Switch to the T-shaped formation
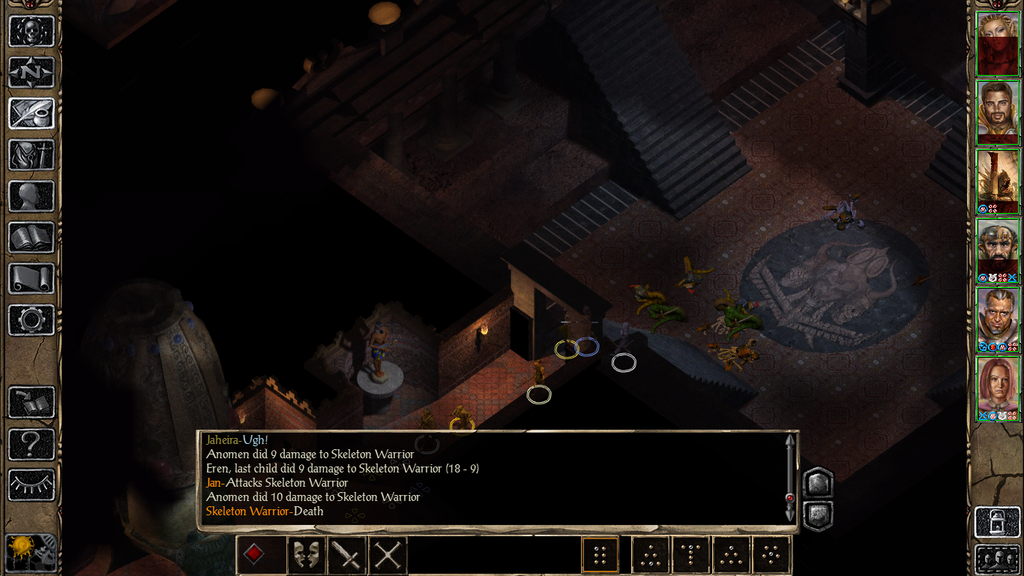The image size is (1024, 576). [691, 554]
